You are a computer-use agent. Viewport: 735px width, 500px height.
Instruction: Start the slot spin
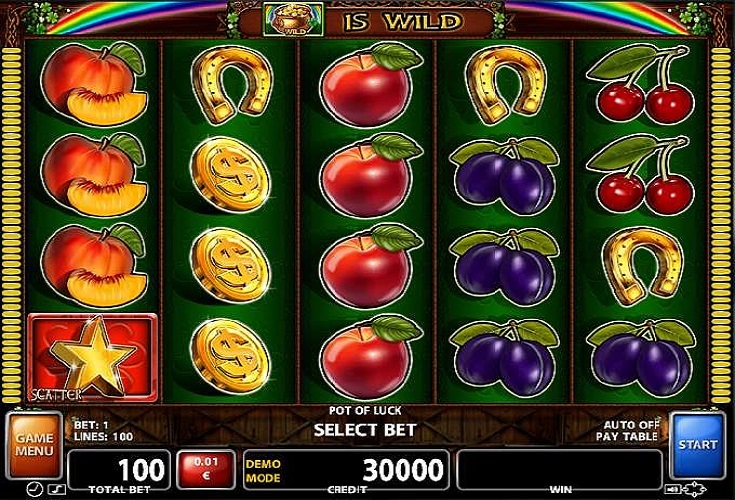tap(695, 444)
